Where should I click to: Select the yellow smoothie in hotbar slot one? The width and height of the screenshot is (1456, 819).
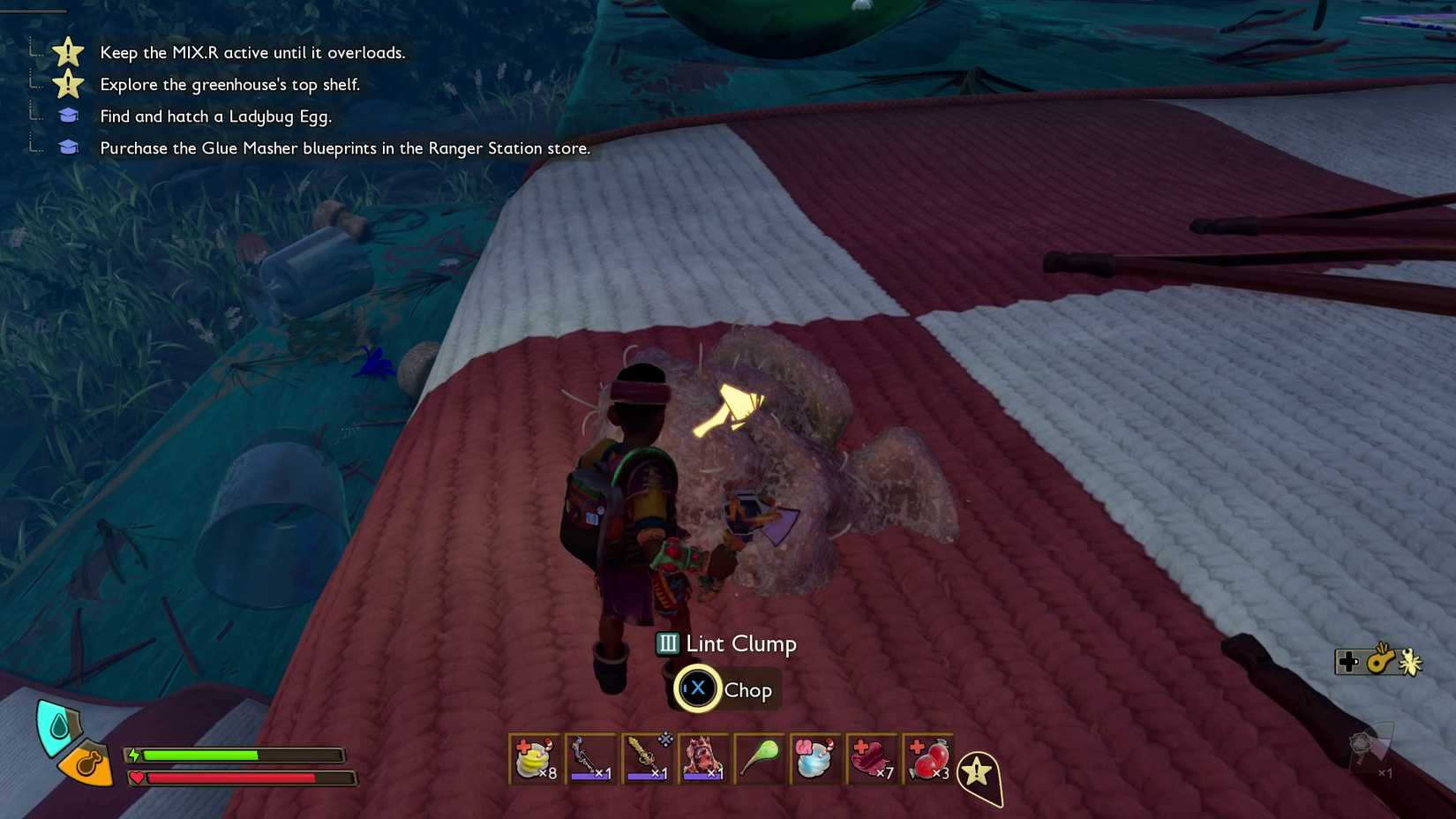pos(536,759)
